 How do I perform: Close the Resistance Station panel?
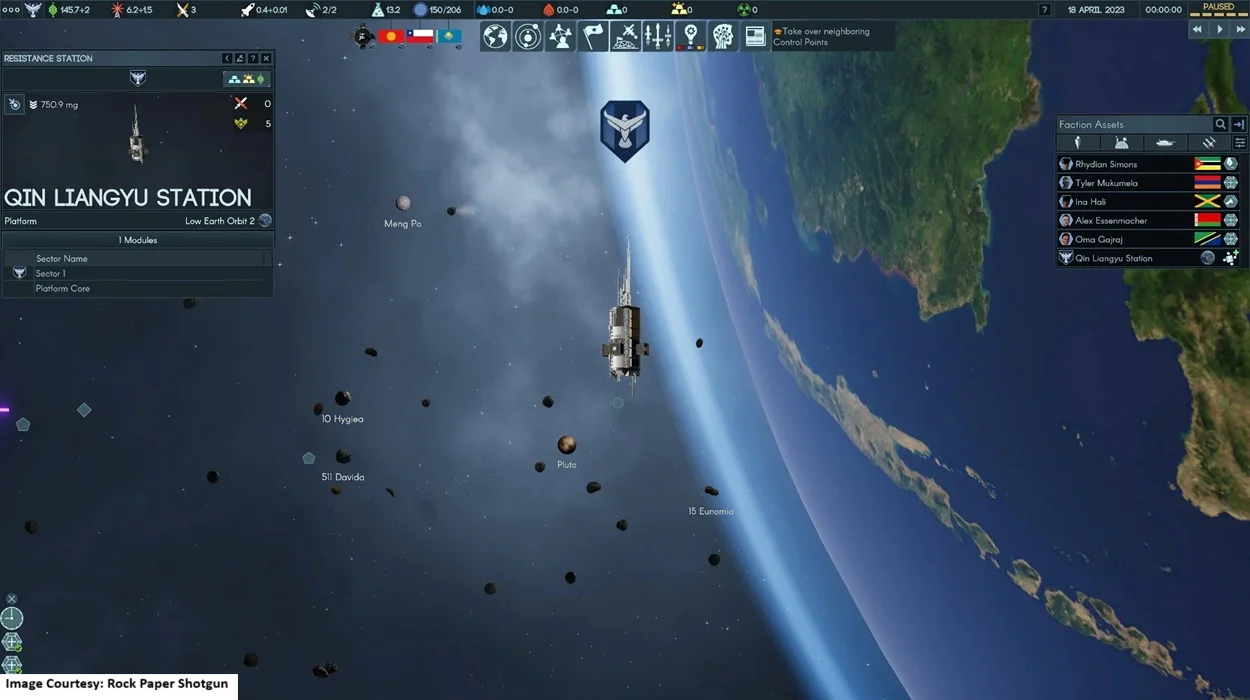click(266, 58)
